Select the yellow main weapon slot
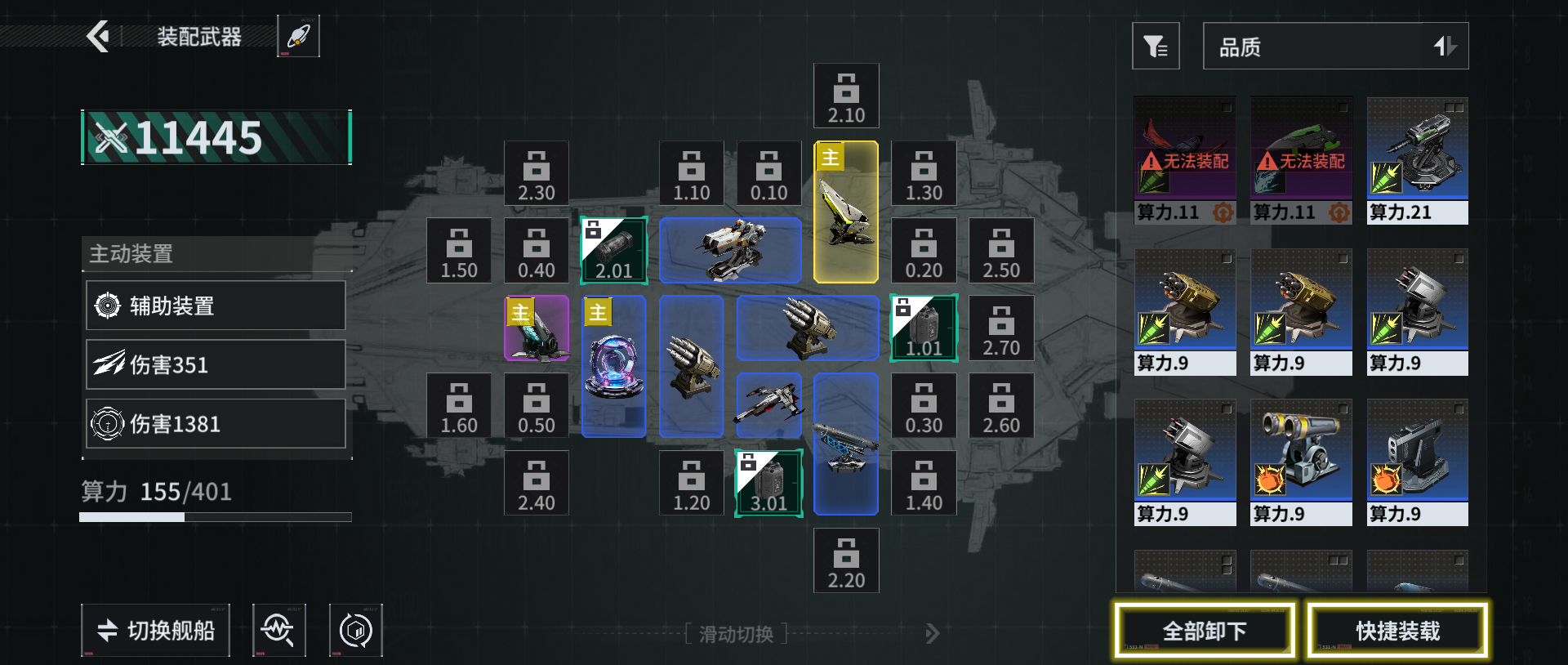 [846, 212]
